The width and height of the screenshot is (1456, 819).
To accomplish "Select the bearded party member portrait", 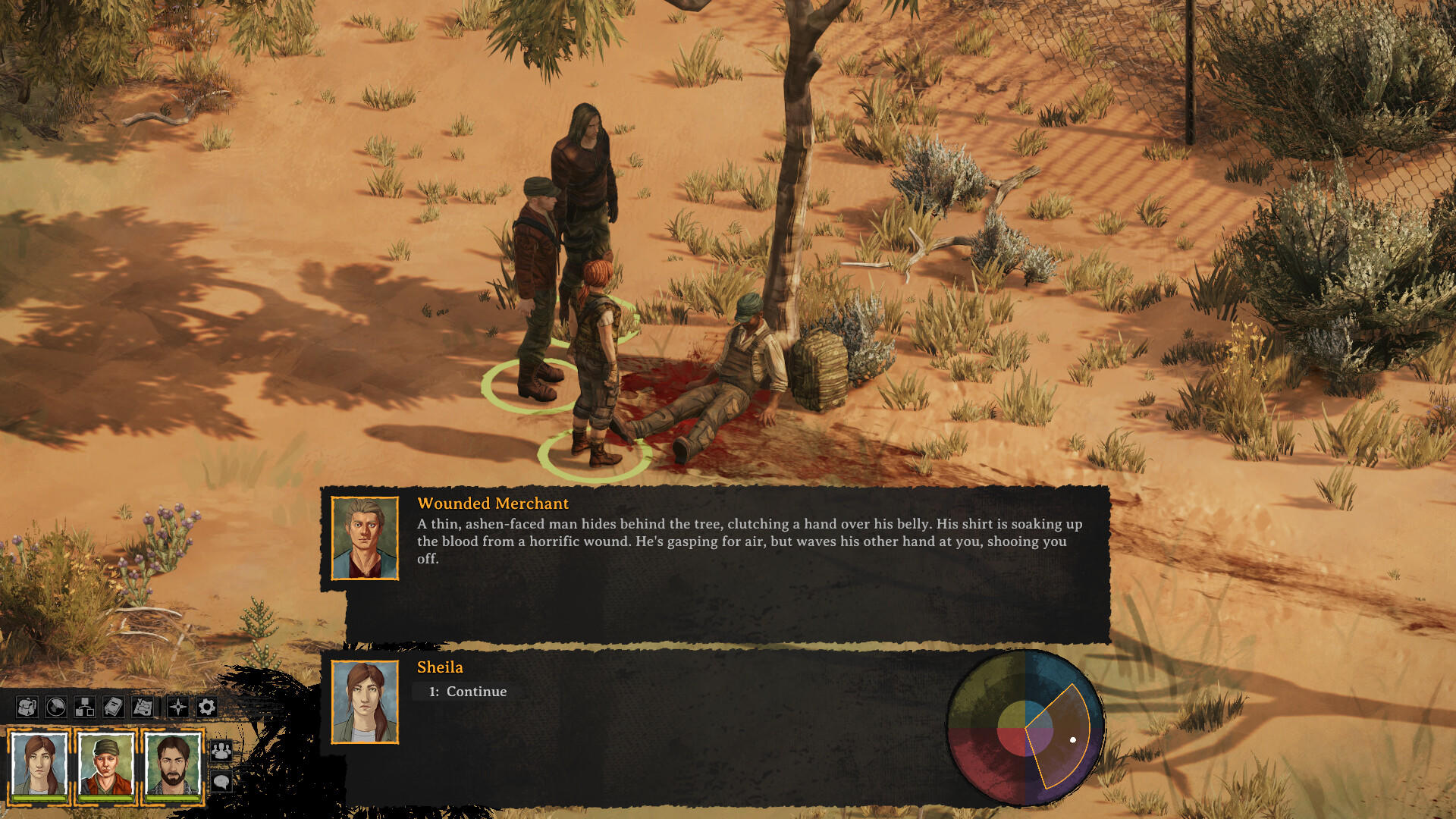I will tap(173, 766).
